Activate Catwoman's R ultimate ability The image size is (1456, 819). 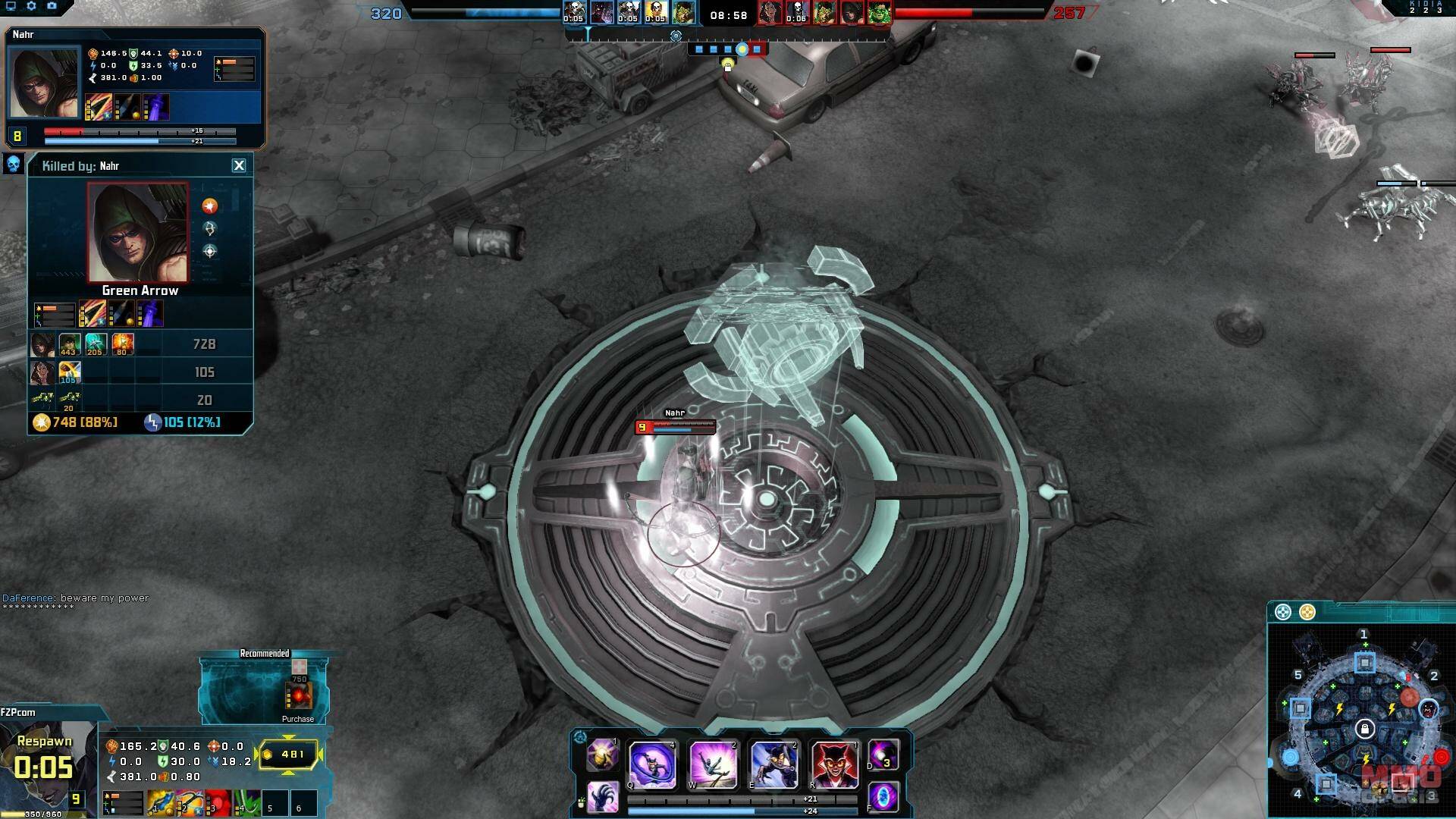point(833,764)
